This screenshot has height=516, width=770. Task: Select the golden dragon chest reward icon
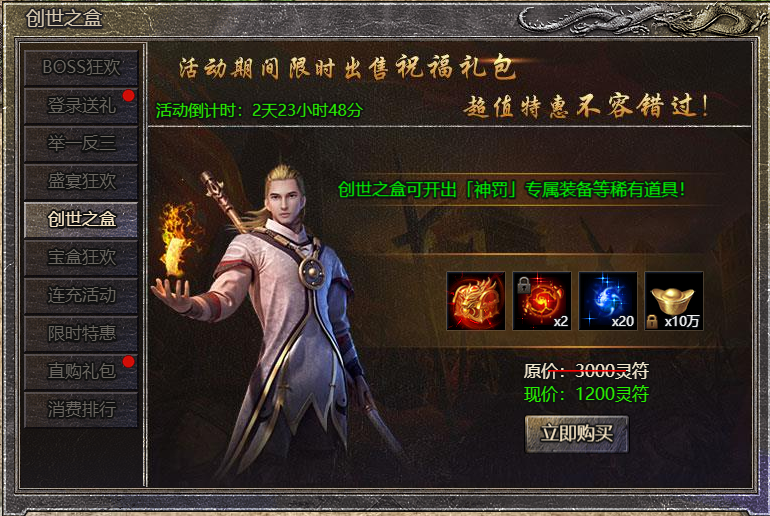(476, 301)
